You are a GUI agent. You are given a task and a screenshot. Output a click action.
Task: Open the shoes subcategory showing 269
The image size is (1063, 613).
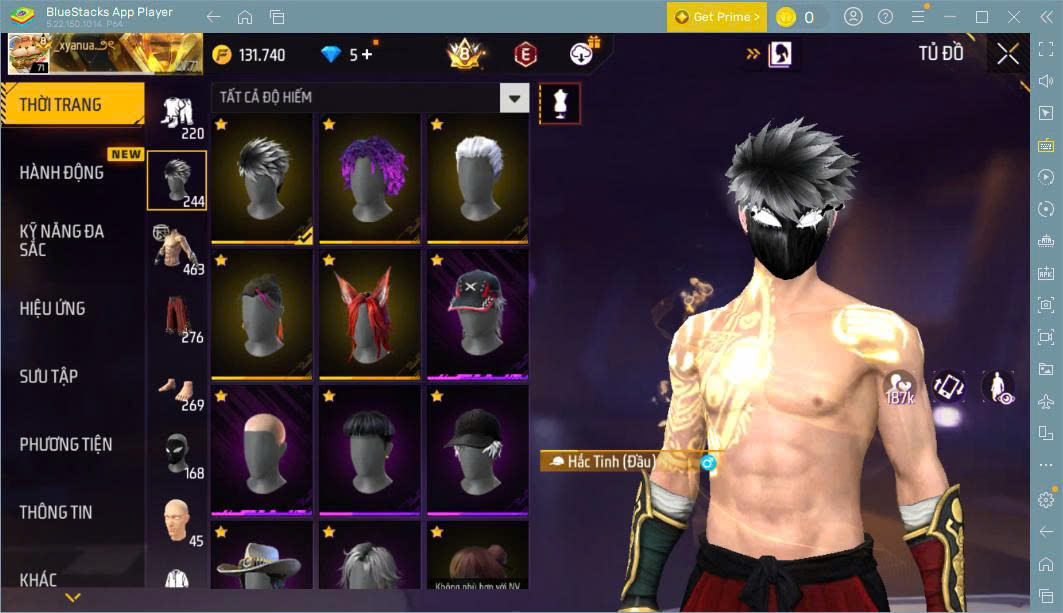click(177, 384)
